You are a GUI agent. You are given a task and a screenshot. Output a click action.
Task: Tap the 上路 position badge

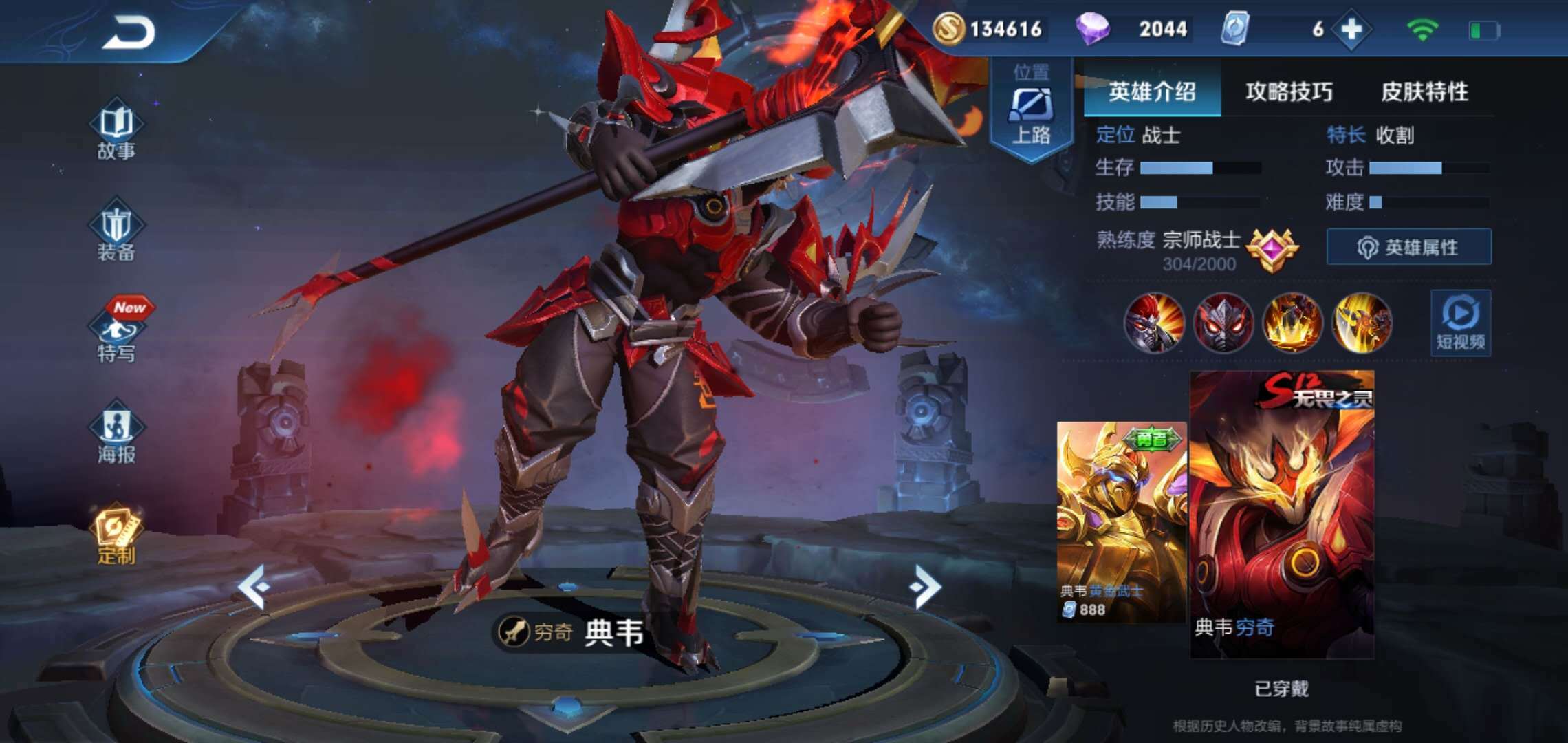click(1030, 110)
